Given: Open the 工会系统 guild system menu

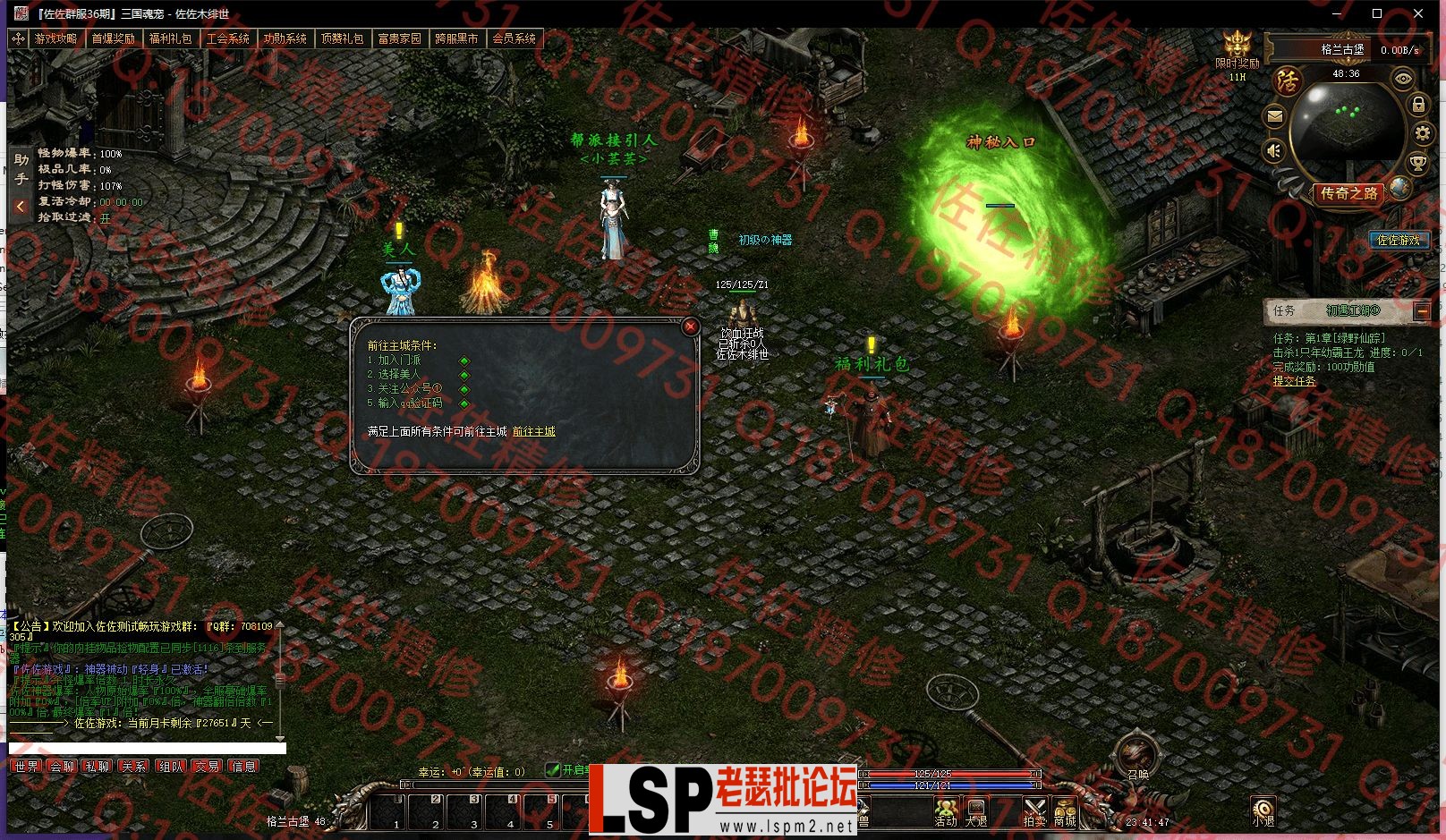Looking at the screenshot, I should (227, 38).
